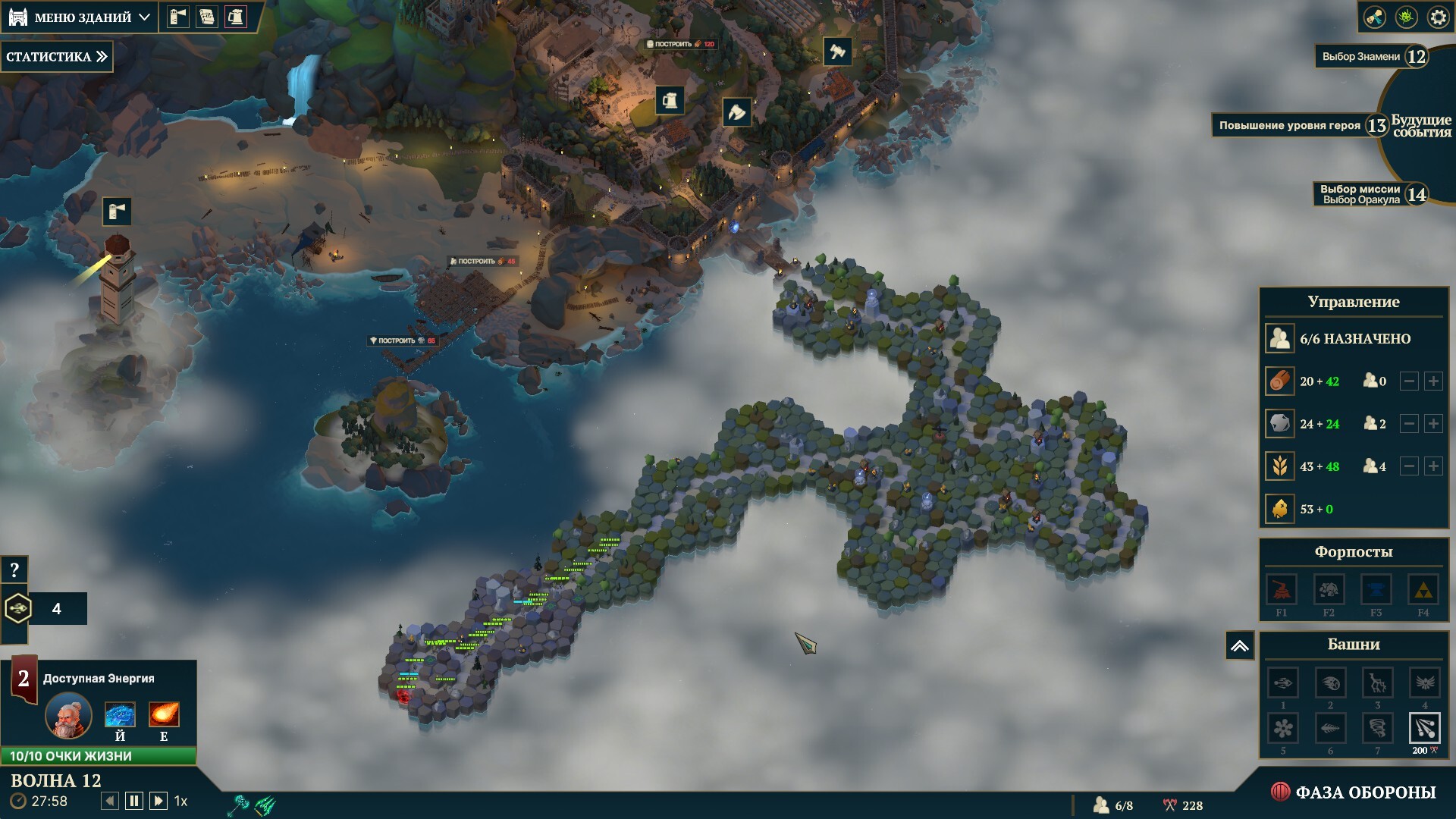This screenshot has width=1456, height=819.
Task: Cast the fireball hero ability
Action: (164, 715)
